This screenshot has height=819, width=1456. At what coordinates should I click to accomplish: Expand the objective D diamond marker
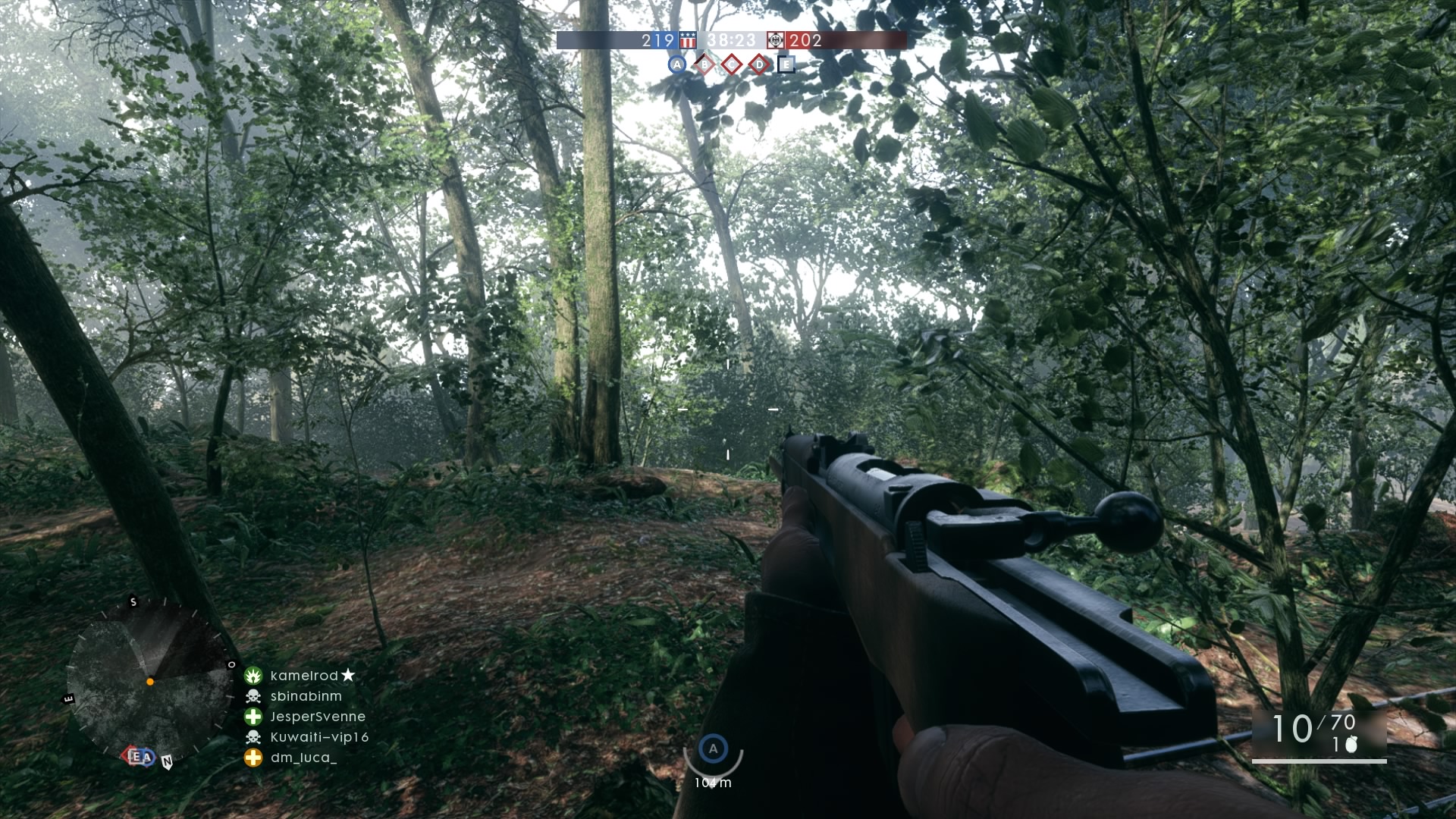coord(759,66)
